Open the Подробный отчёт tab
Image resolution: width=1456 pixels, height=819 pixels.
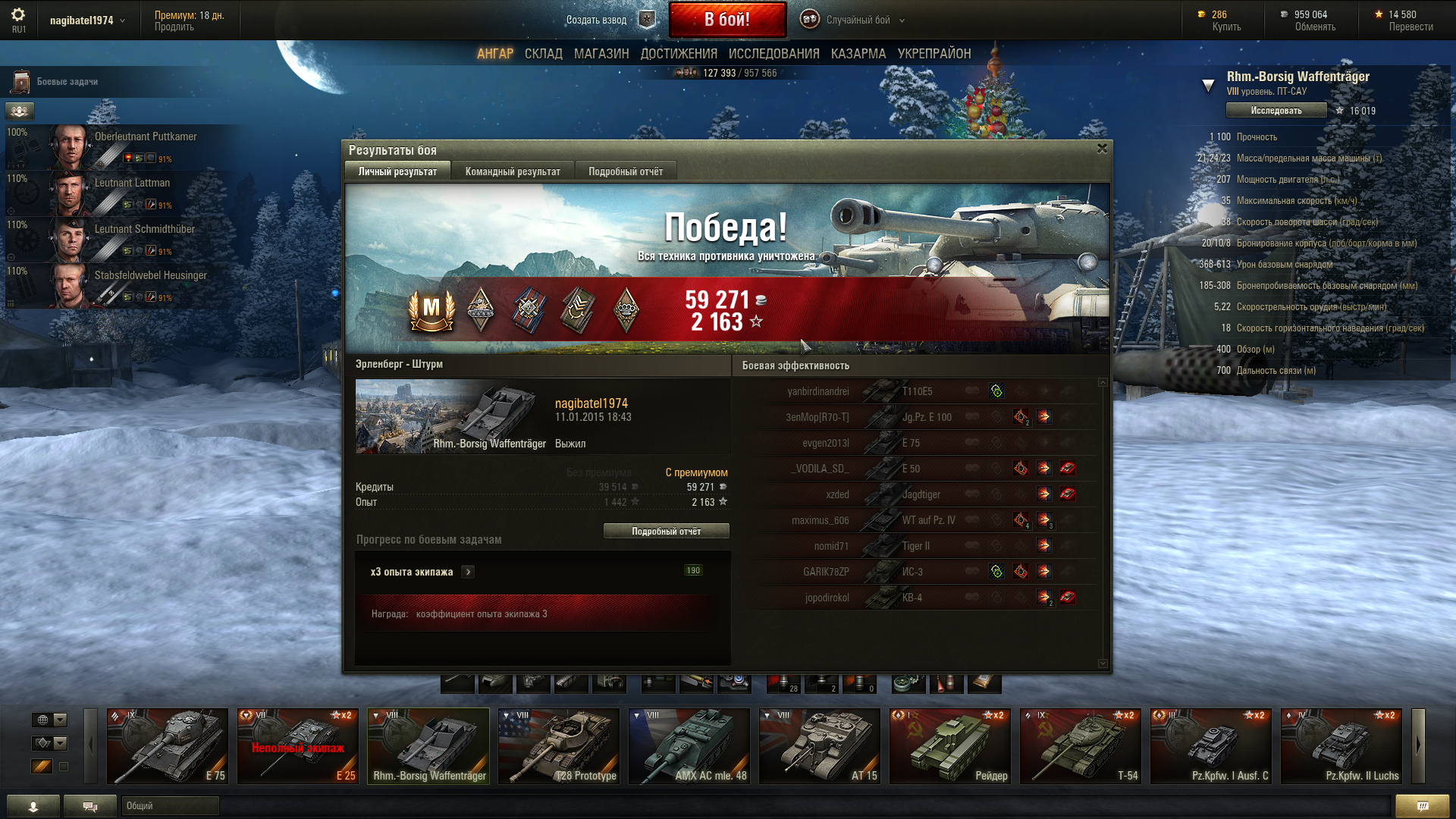point(626,171)
